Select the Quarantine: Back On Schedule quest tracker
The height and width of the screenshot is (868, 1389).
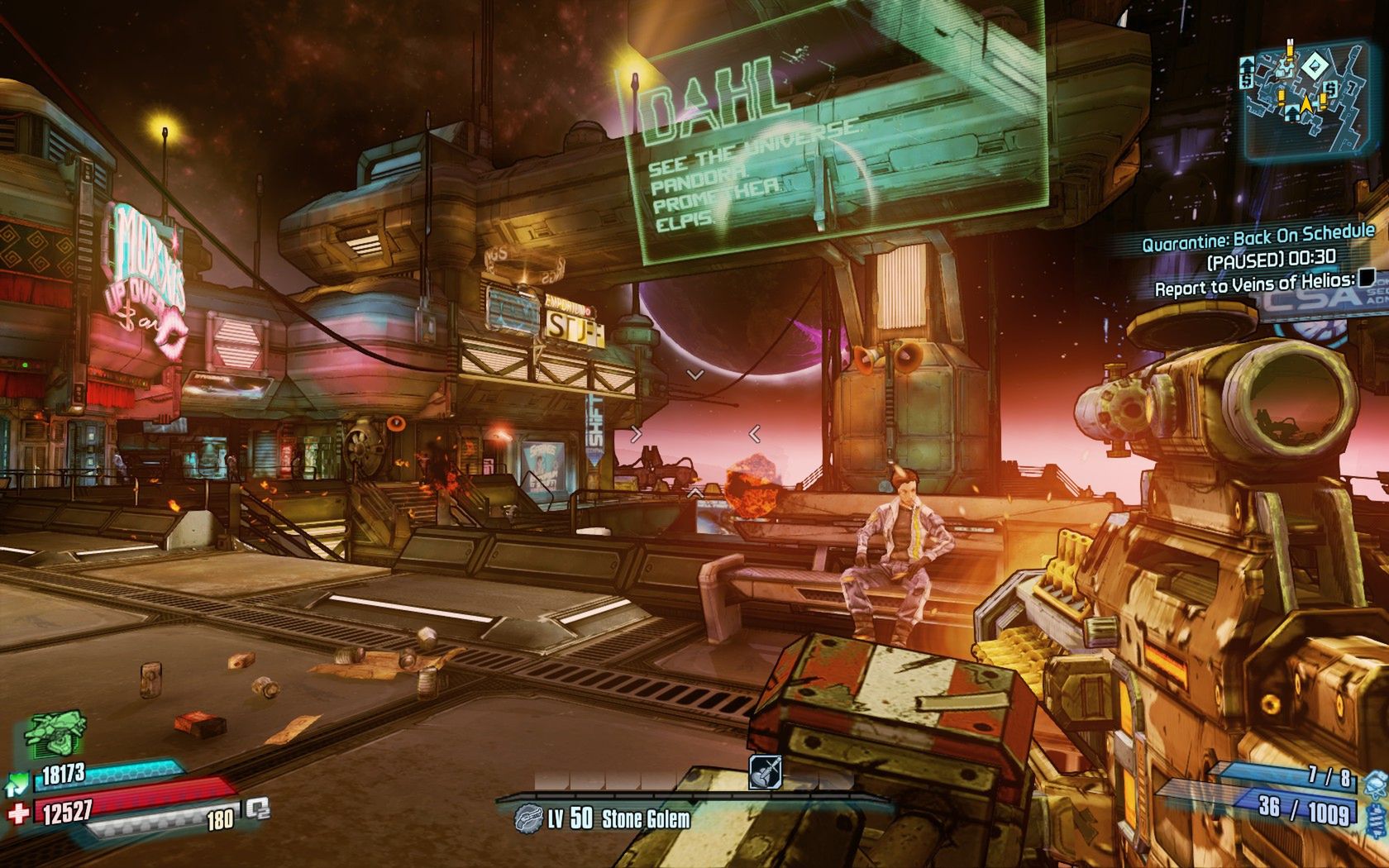click(x=1258, y=236)
